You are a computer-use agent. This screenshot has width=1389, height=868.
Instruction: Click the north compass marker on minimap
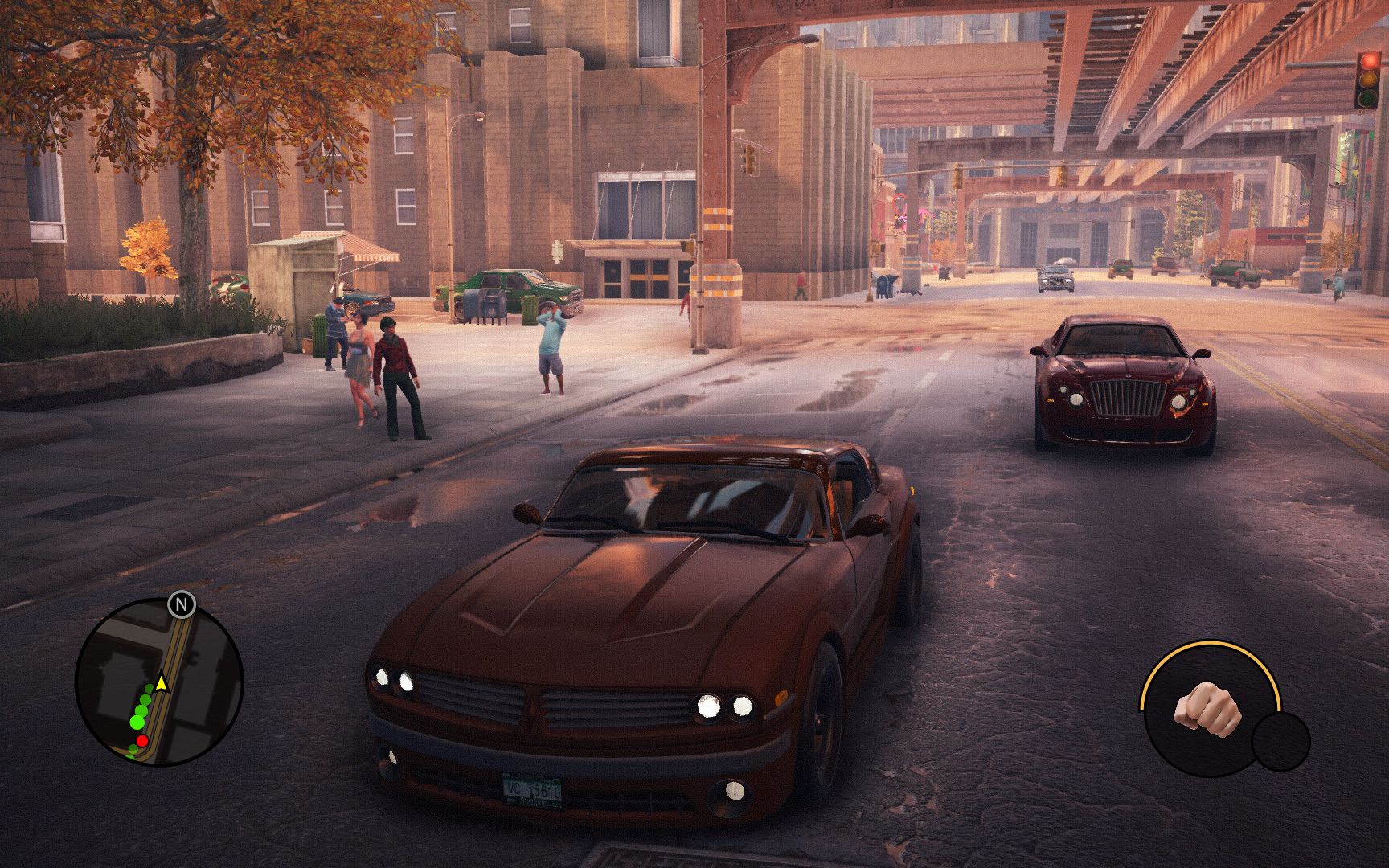[182, 604]
